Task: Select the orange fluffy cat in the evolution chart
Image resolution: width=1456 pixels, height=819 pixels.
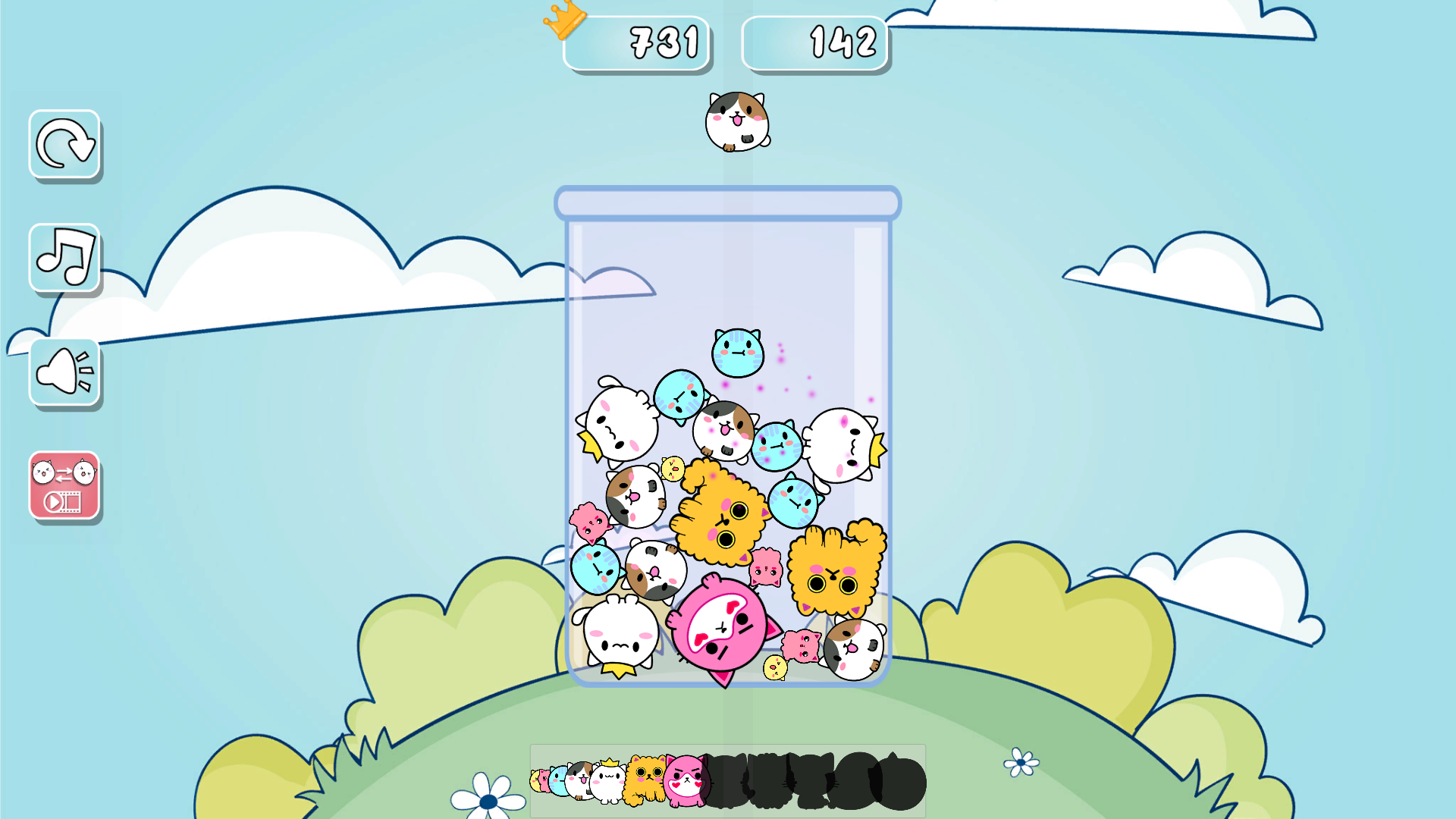Action: (645, 781)
